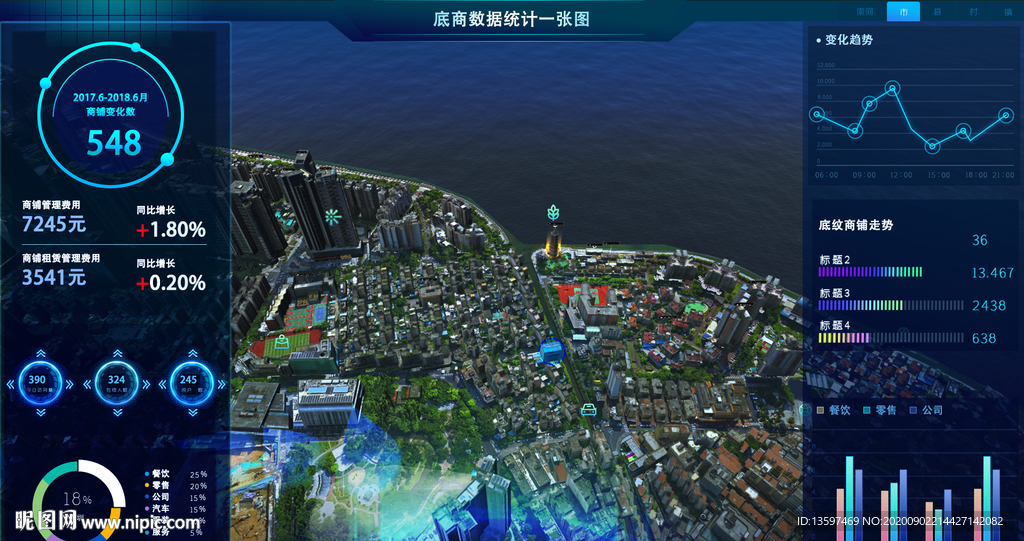
Task: Click the snowflake map marker
Action: [332, 216]
